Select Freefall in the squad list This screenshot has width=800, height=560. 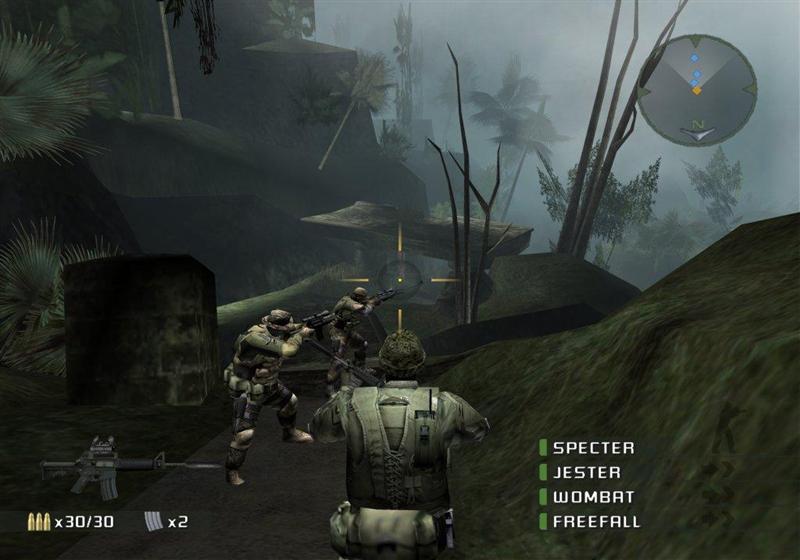(596, 521)
